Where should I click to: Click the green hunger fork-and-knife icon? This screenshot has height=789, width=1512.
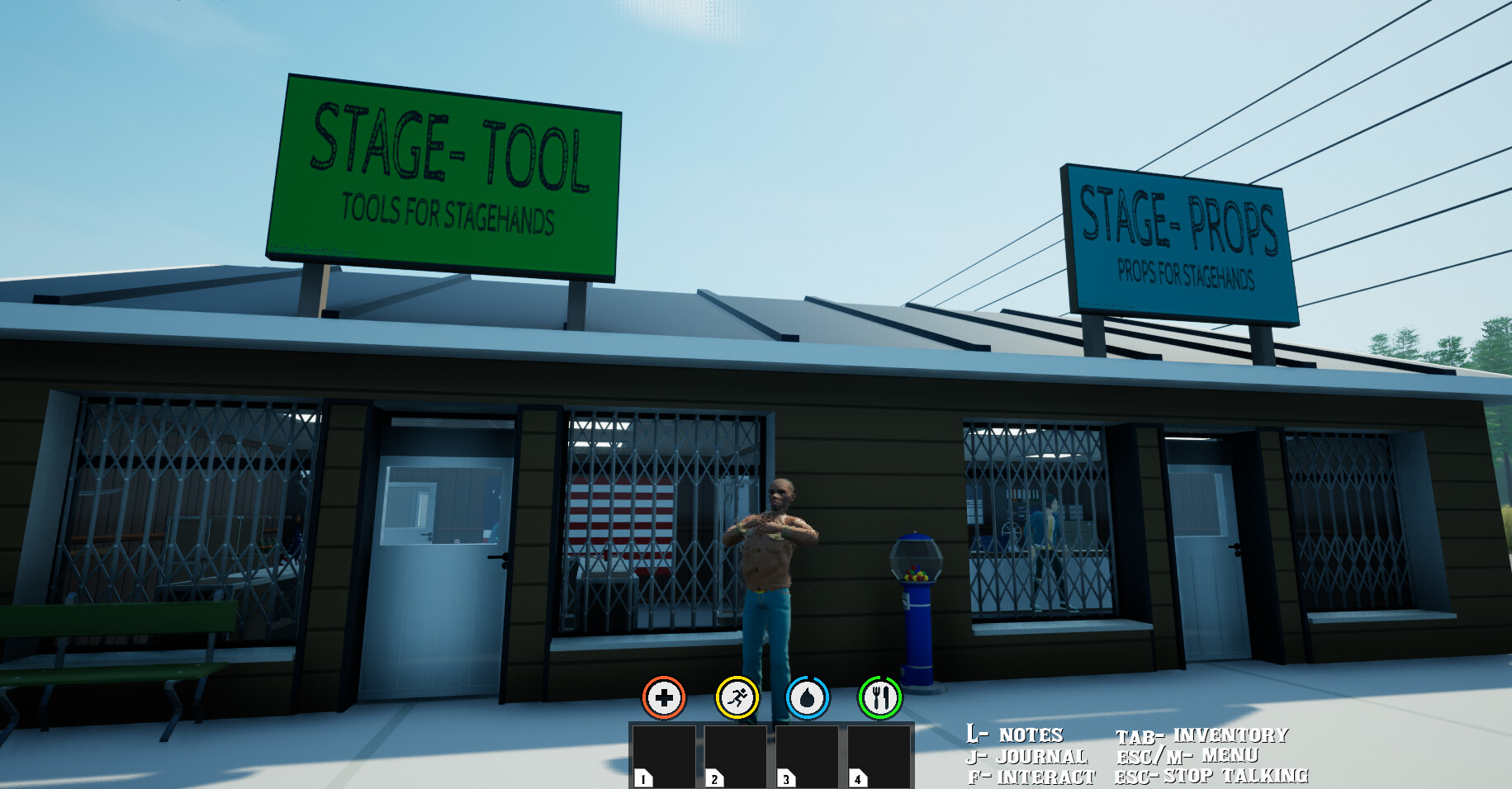pyautogui.click(x=879, y=697)
